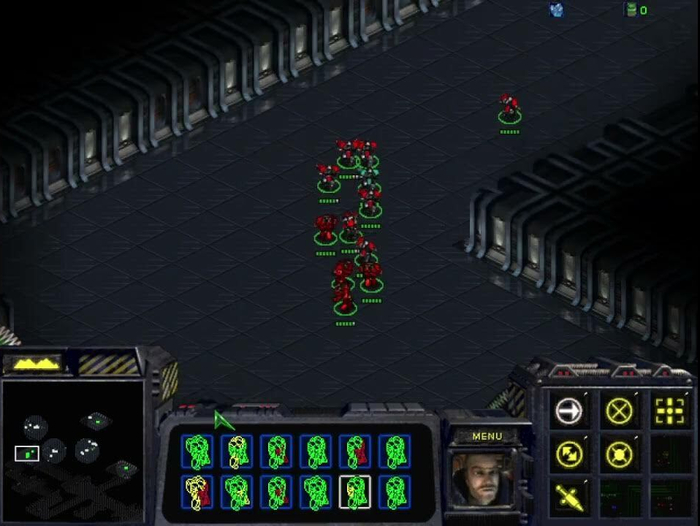
Task: Choose the Patrol command icon
Action: point(569,453)
